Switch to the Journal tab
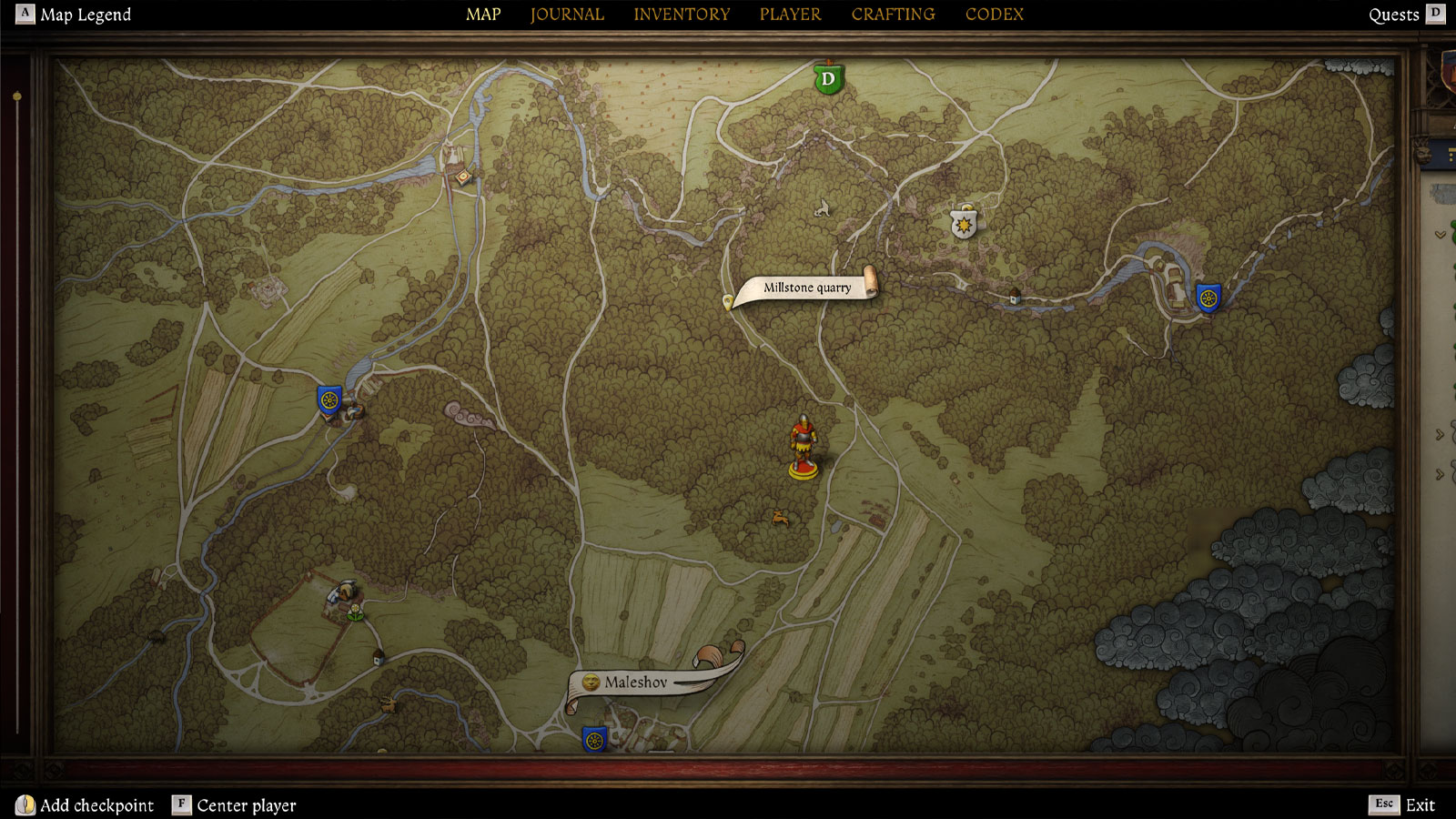 pos(567,15)
